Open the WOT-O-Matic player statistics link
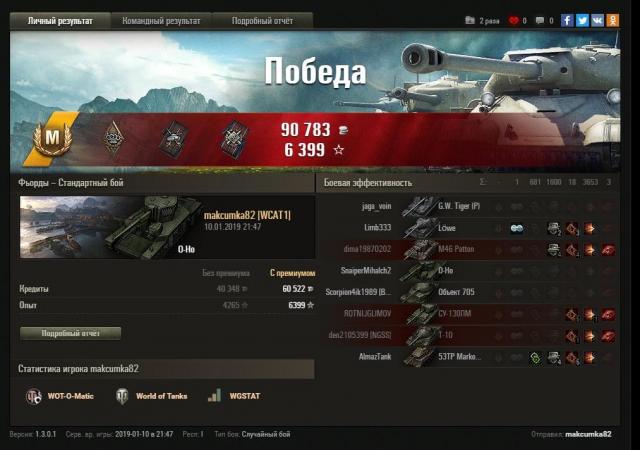Image resolution: width=640 pixels, height=450 pixels. pos(61,396)
